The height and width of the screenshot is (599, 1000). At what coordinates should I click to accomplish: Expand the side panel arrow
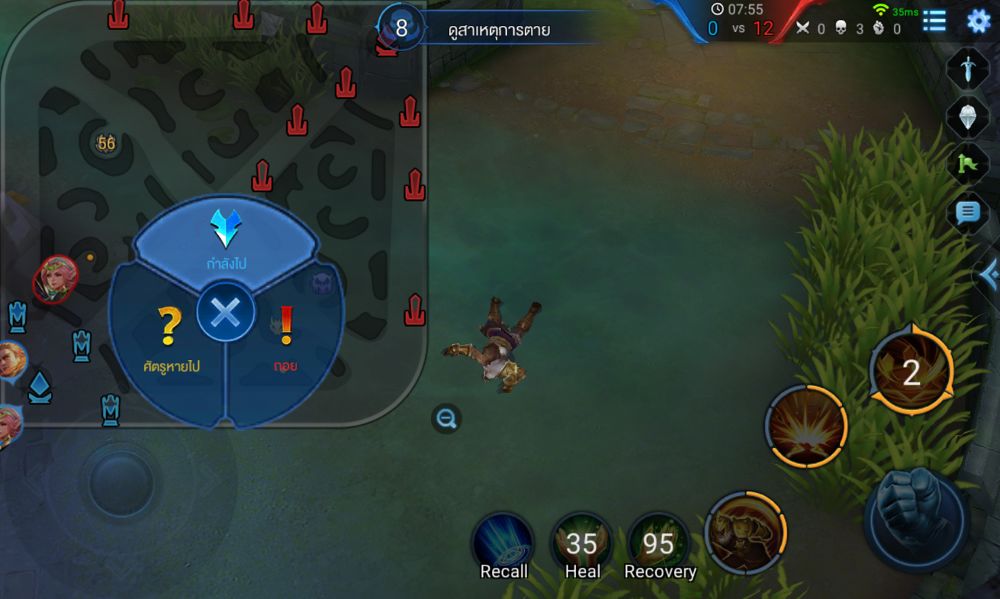988,273
